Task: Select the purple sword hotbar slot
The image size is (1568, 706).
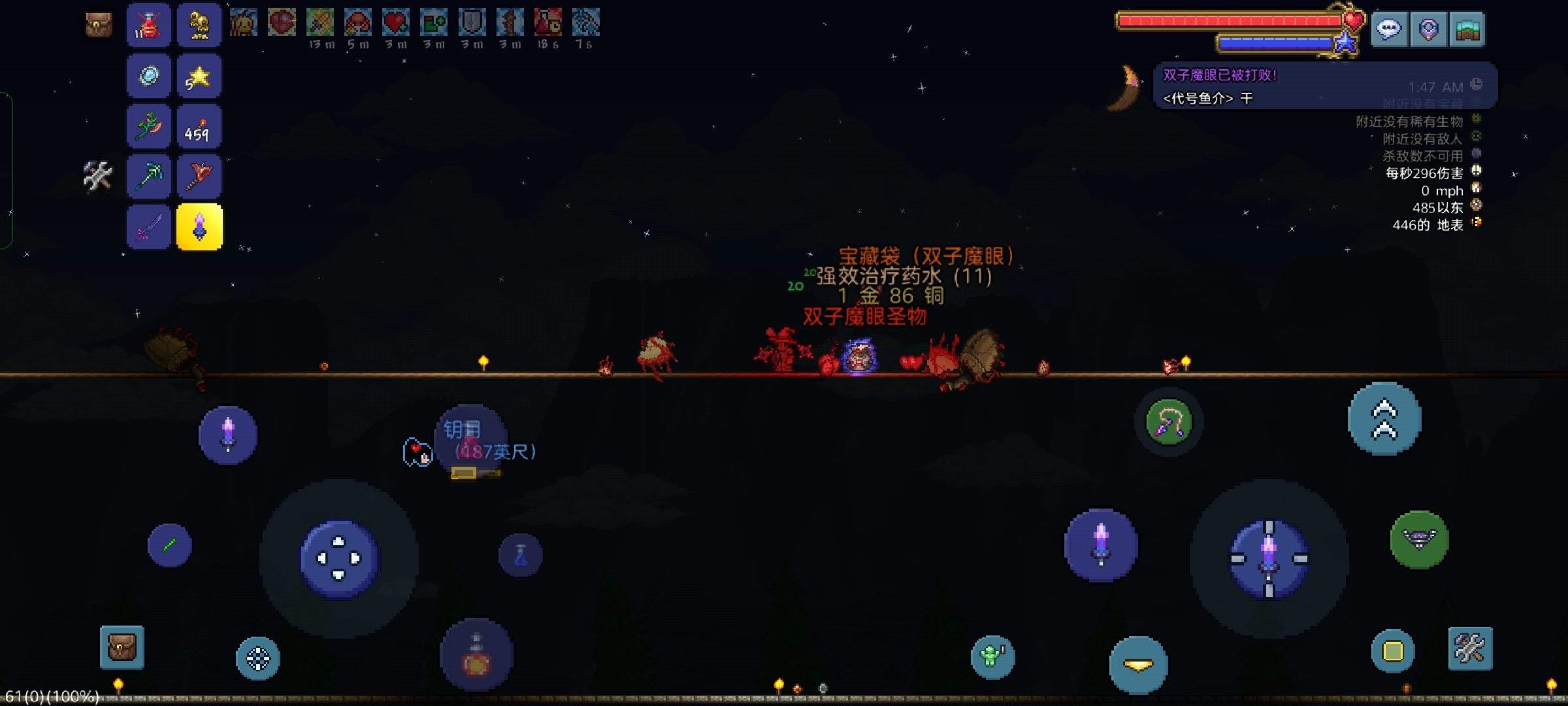Action: [x=149, y=227]
